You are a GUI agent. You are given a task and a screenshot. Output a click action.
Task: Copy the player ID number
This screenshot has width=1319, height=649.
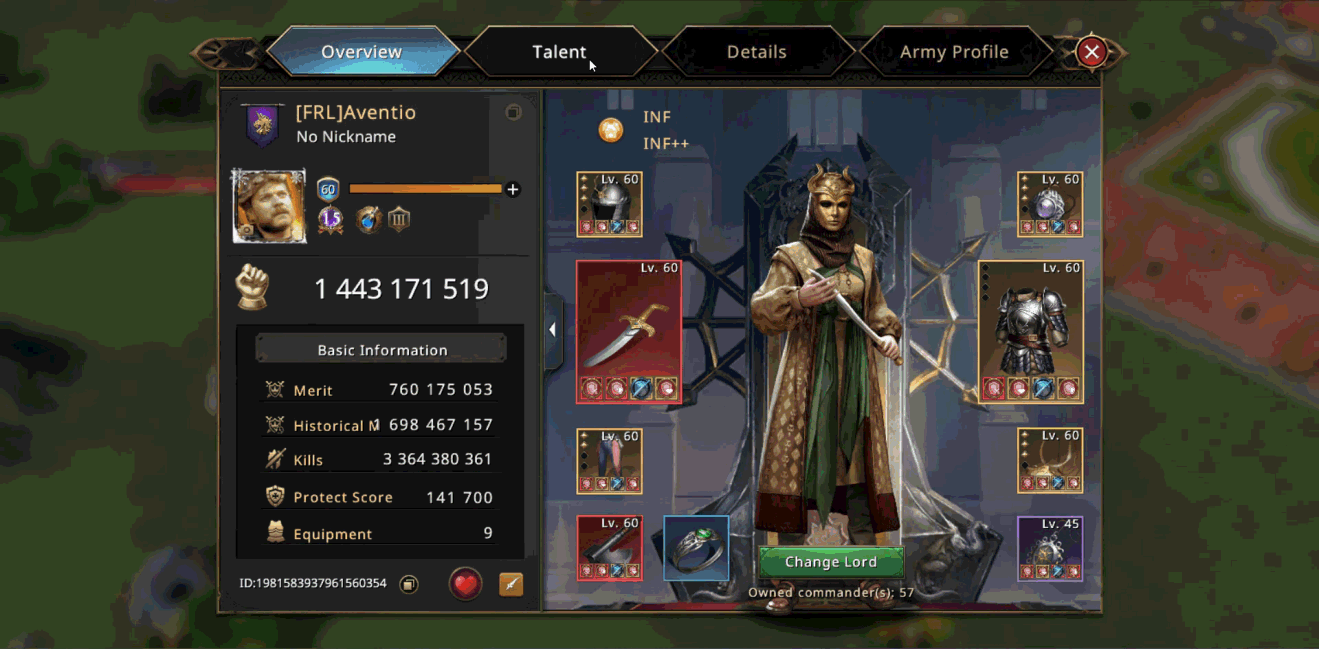point(408,584)
